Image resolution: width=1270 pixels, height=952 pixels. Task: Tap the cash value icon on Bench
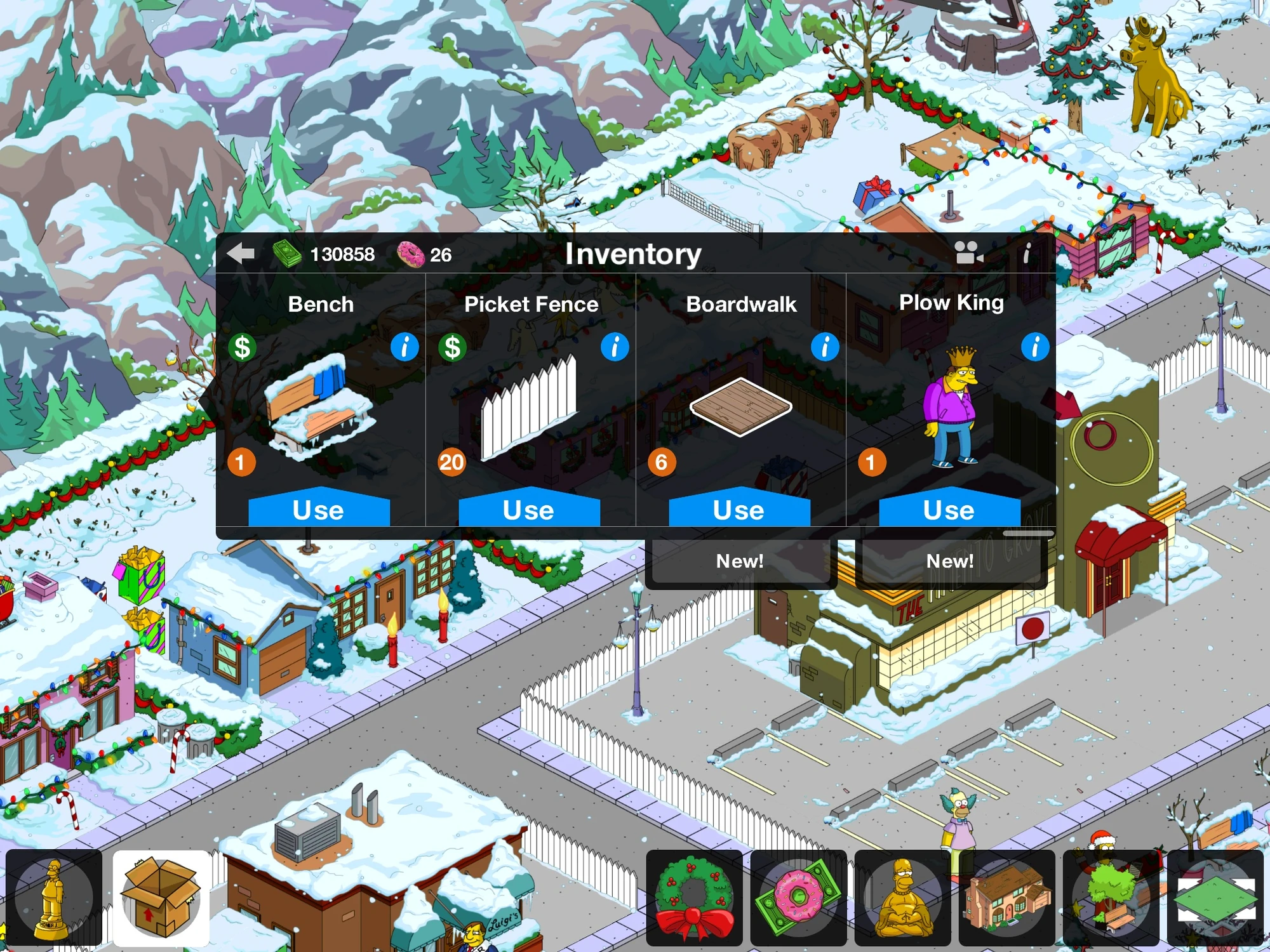(x=241, y=348)
